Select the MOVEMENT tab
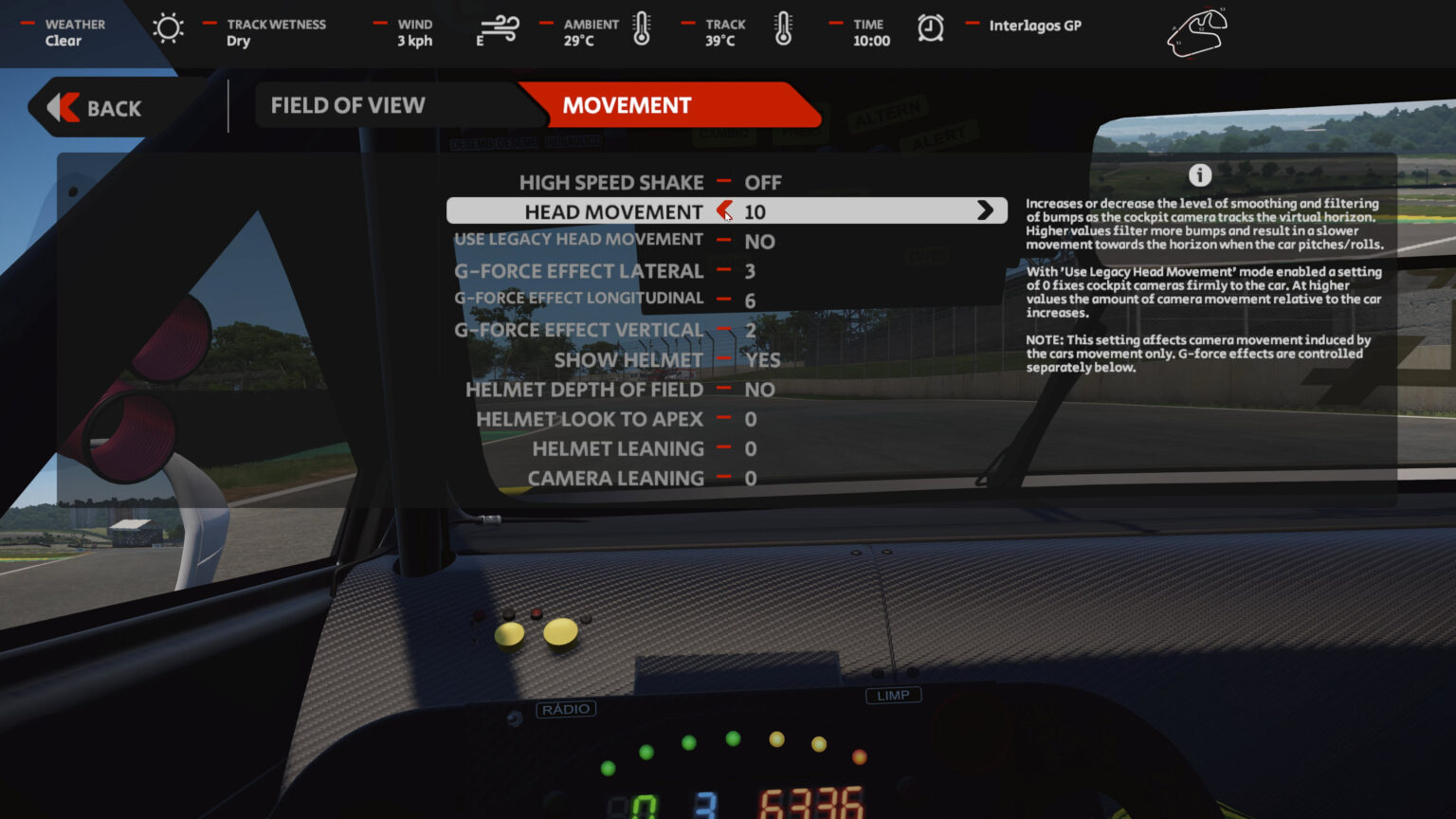 [627, 104]
